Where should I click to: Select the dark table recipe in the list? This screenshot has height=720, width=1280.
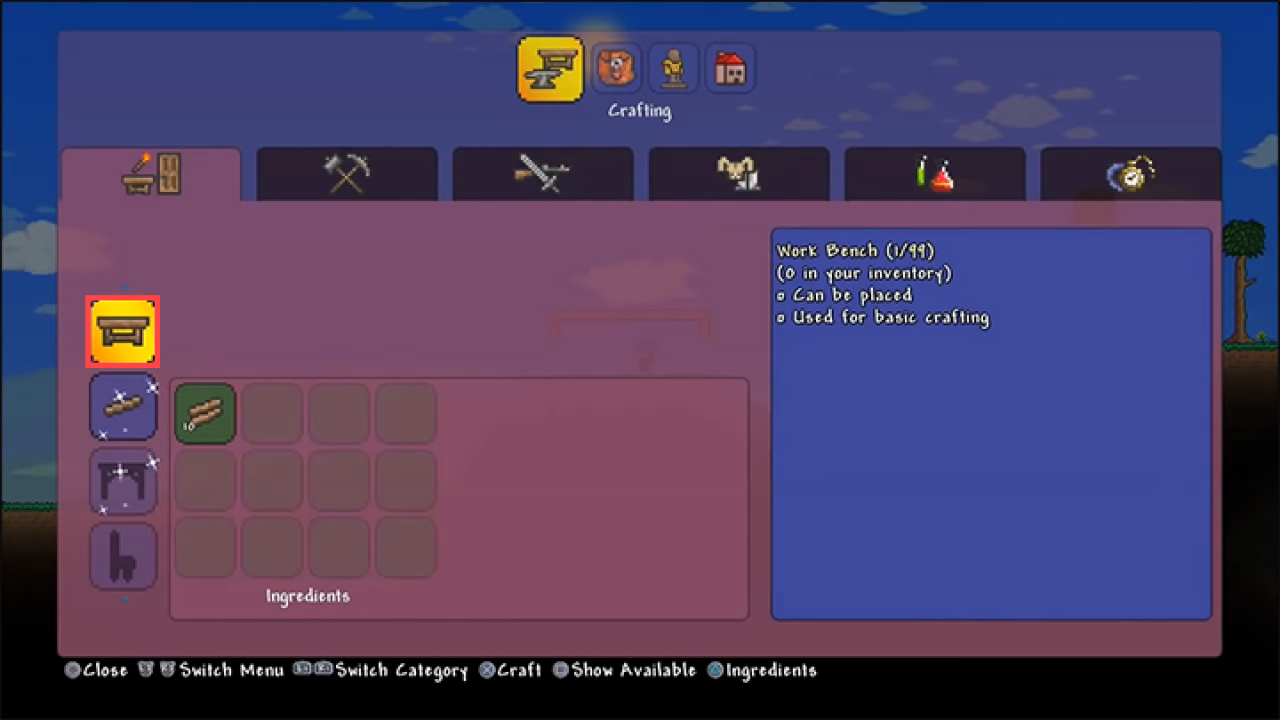(x=123, y=481)
